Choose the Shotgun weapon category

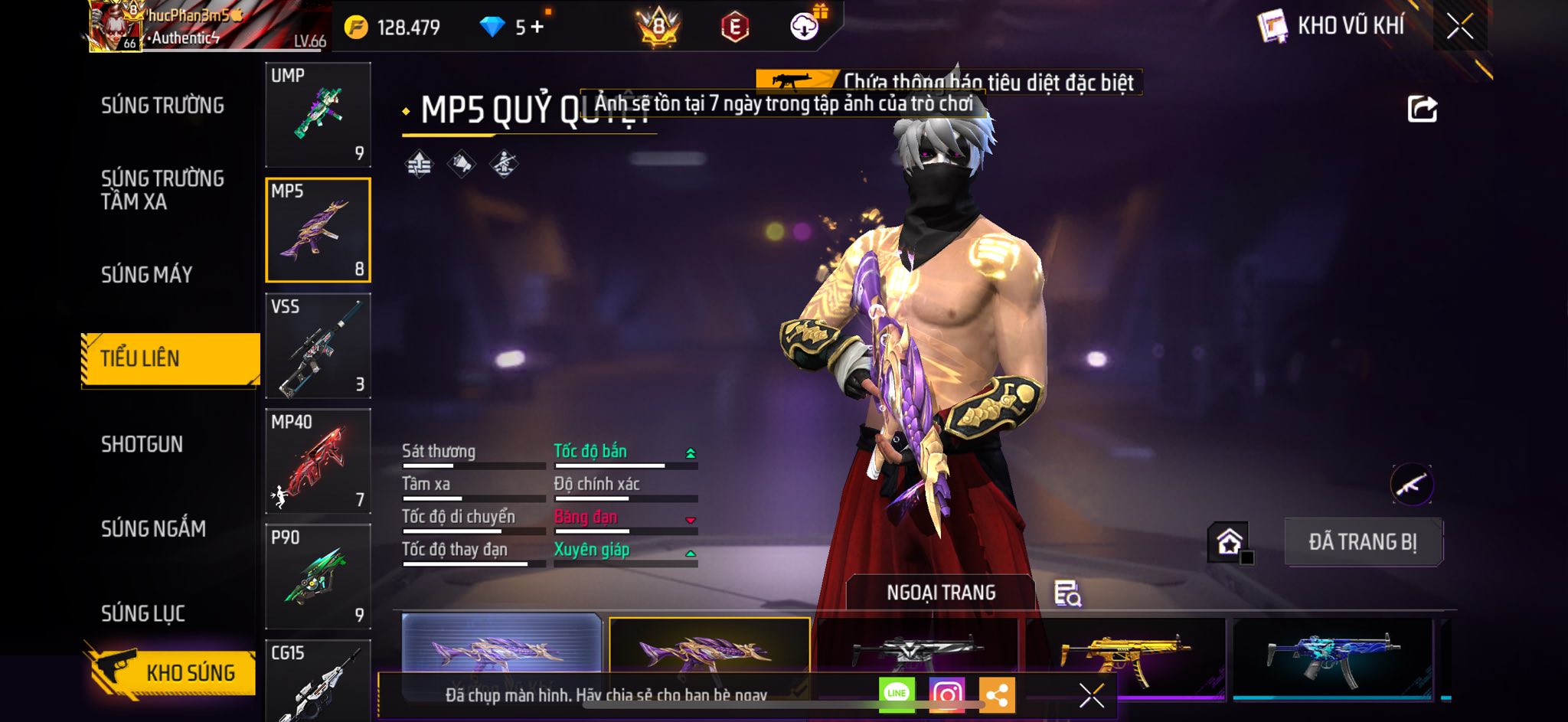click(142, 444)
